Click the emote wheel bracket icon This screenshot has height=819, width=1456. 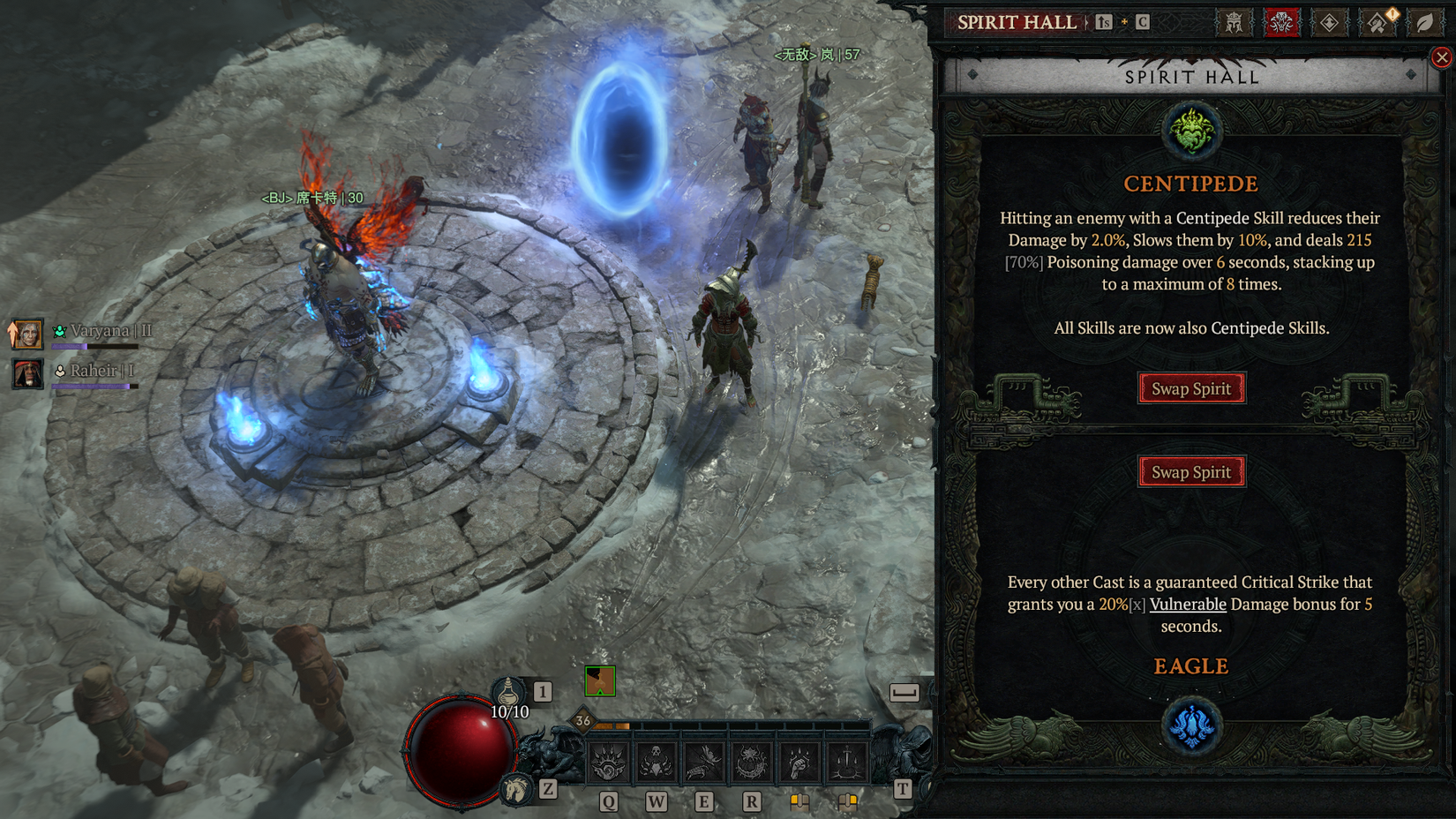(905, 692)
